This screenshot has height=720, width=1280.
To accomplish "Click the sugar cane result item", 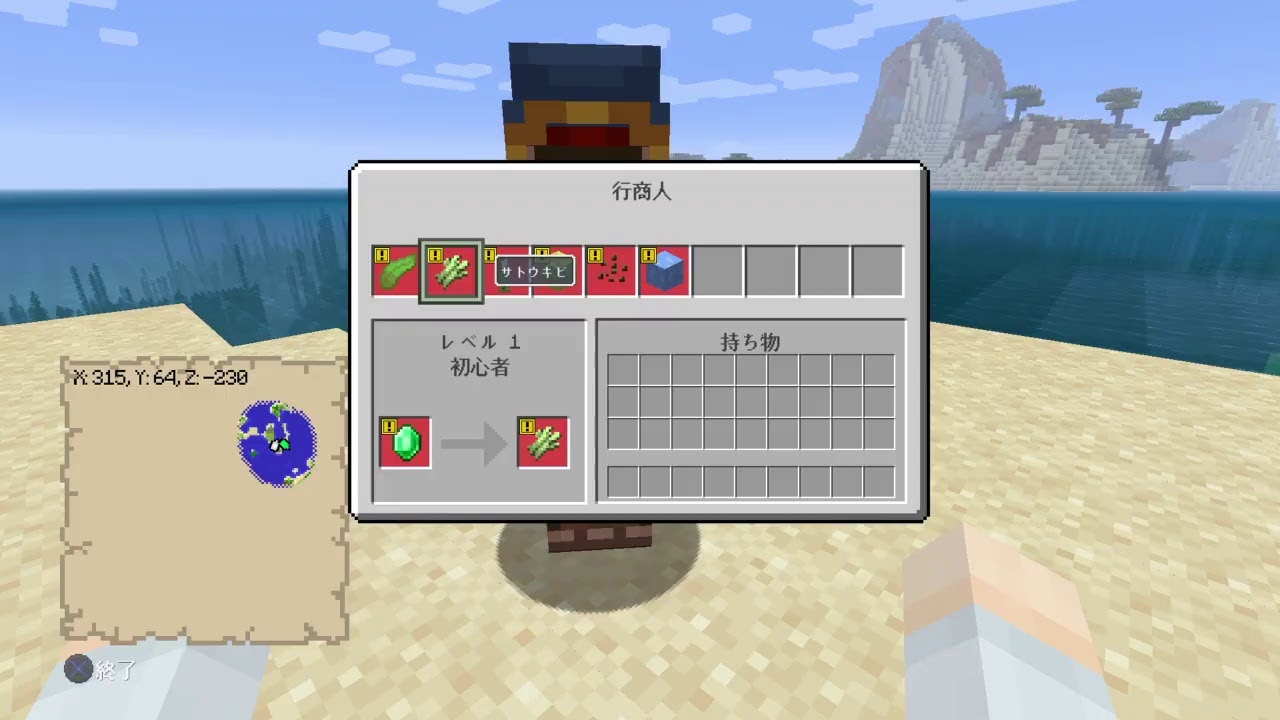I will [x=542, y=442].
